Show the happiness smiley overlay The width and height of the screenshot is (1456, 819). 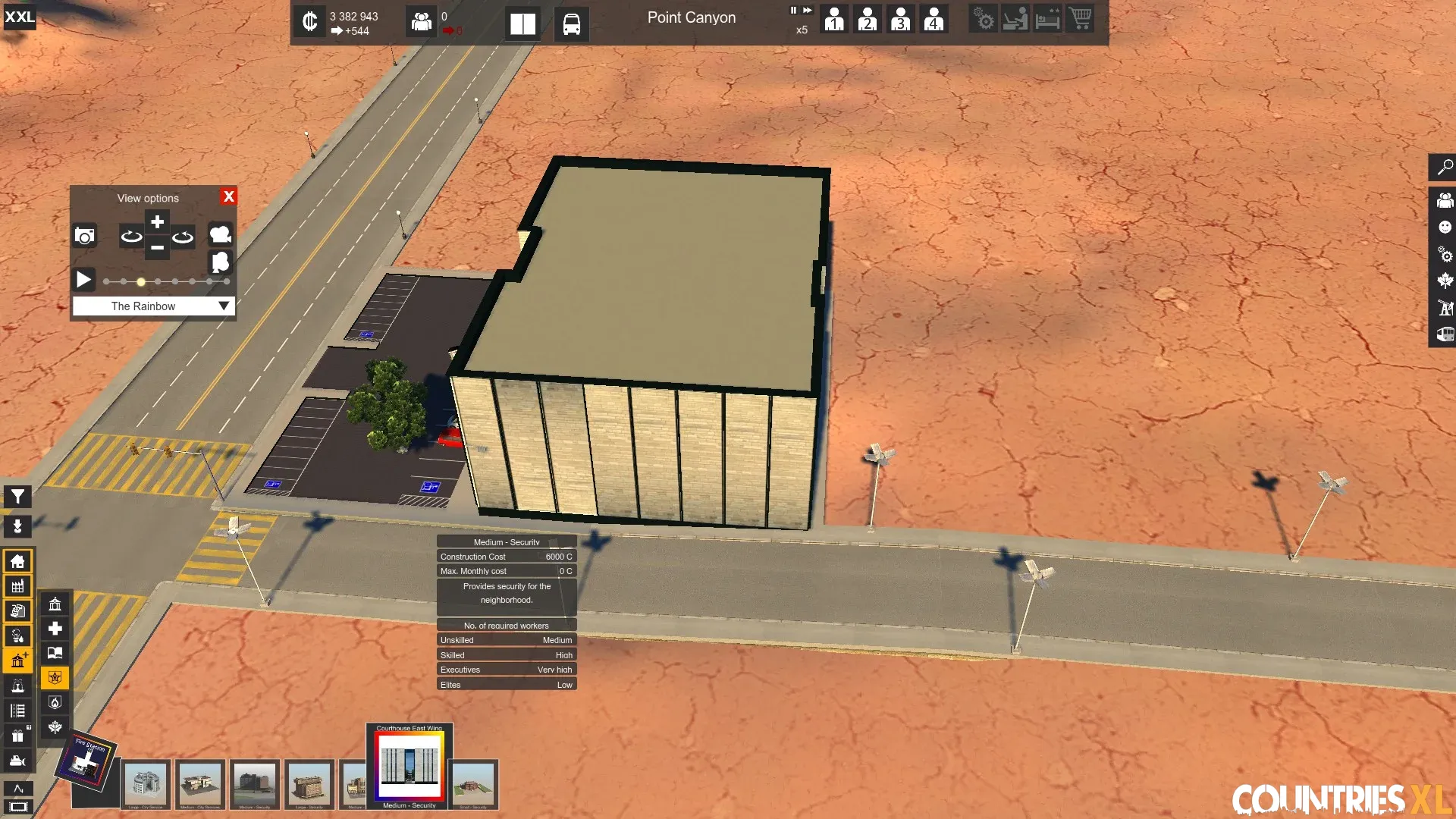1445,227
